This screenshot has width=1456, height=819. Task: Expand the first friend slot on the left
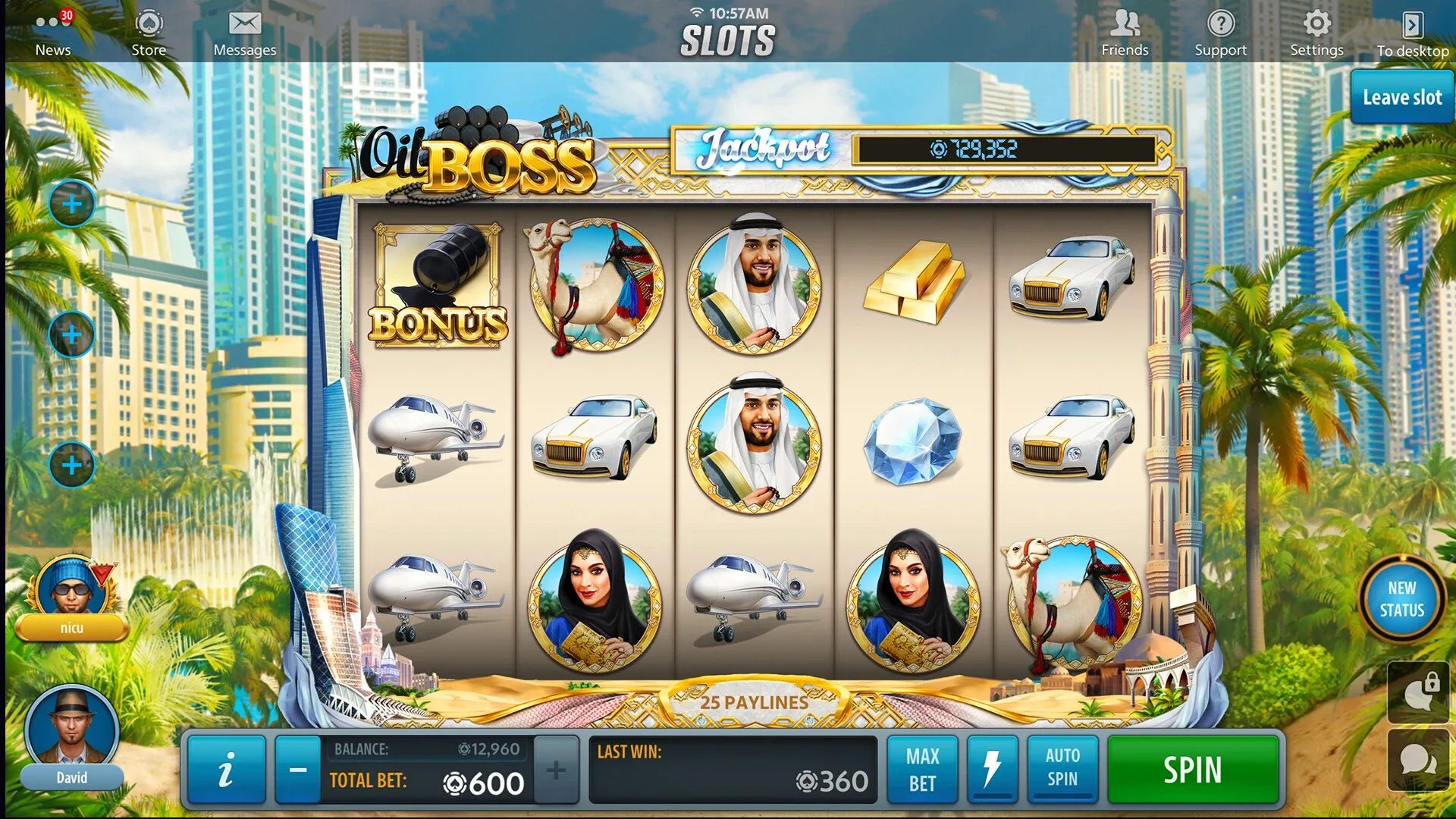pos(71,203)
